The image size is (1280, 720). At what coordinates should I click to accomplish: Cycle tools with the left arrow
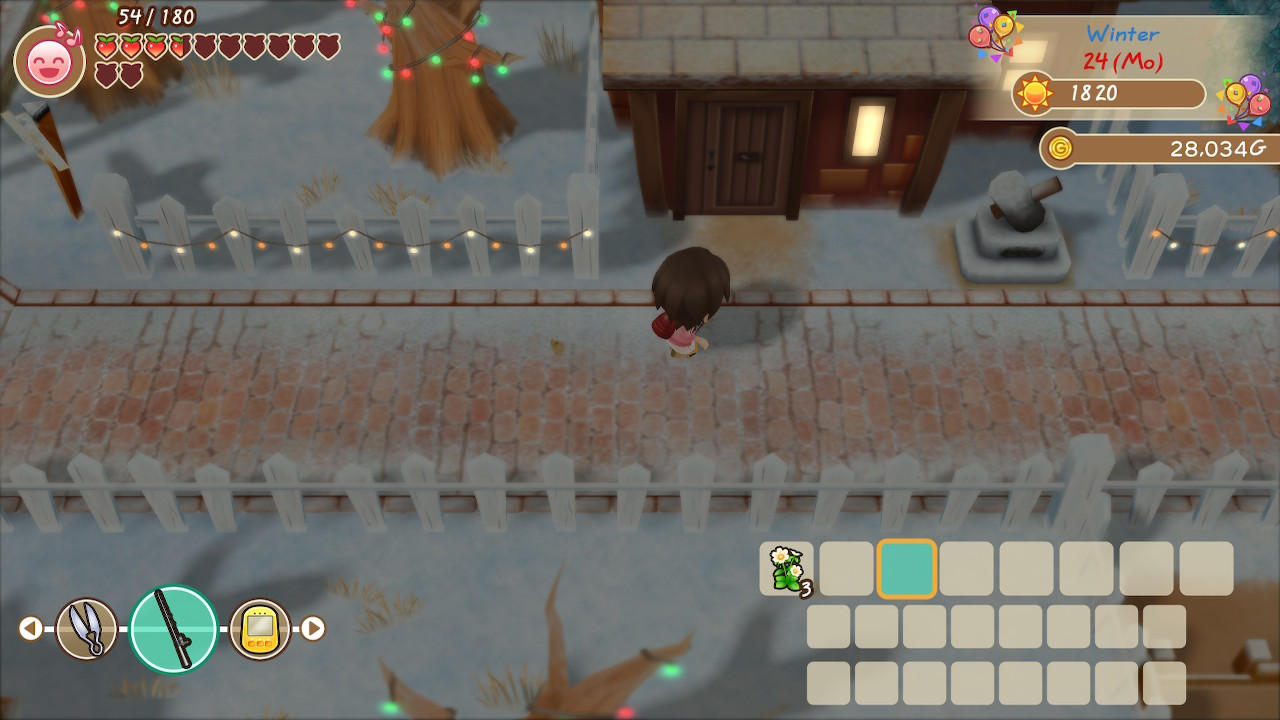[x=30, y=628]
